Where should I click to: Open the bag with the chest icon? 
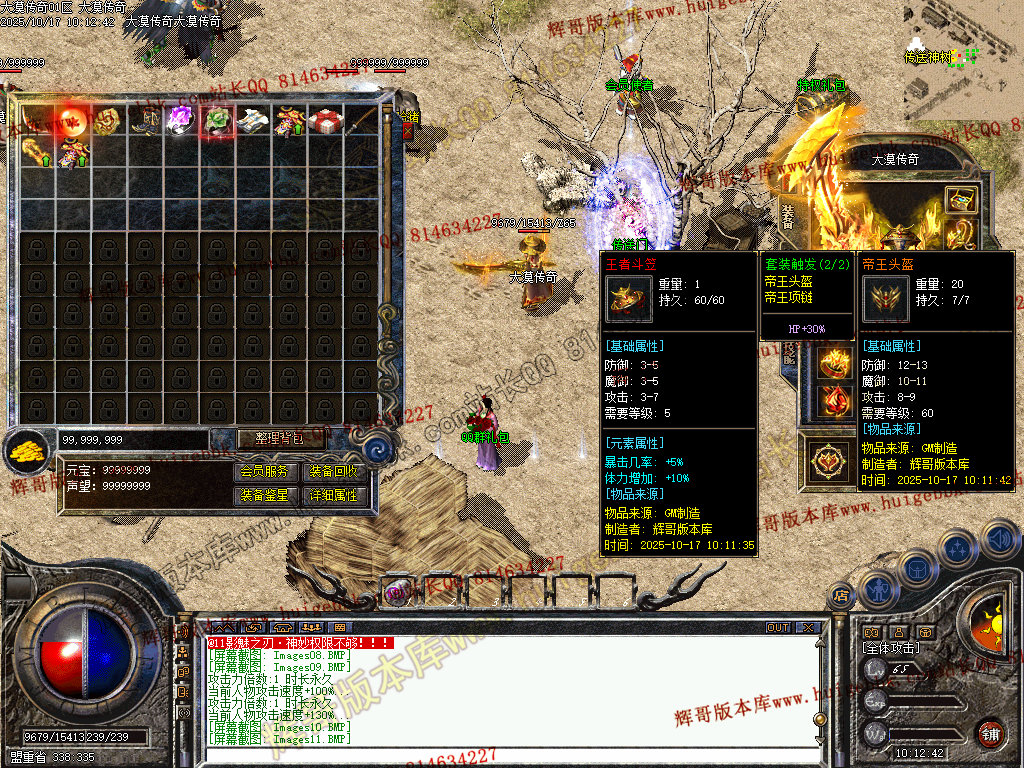[918, 568]
